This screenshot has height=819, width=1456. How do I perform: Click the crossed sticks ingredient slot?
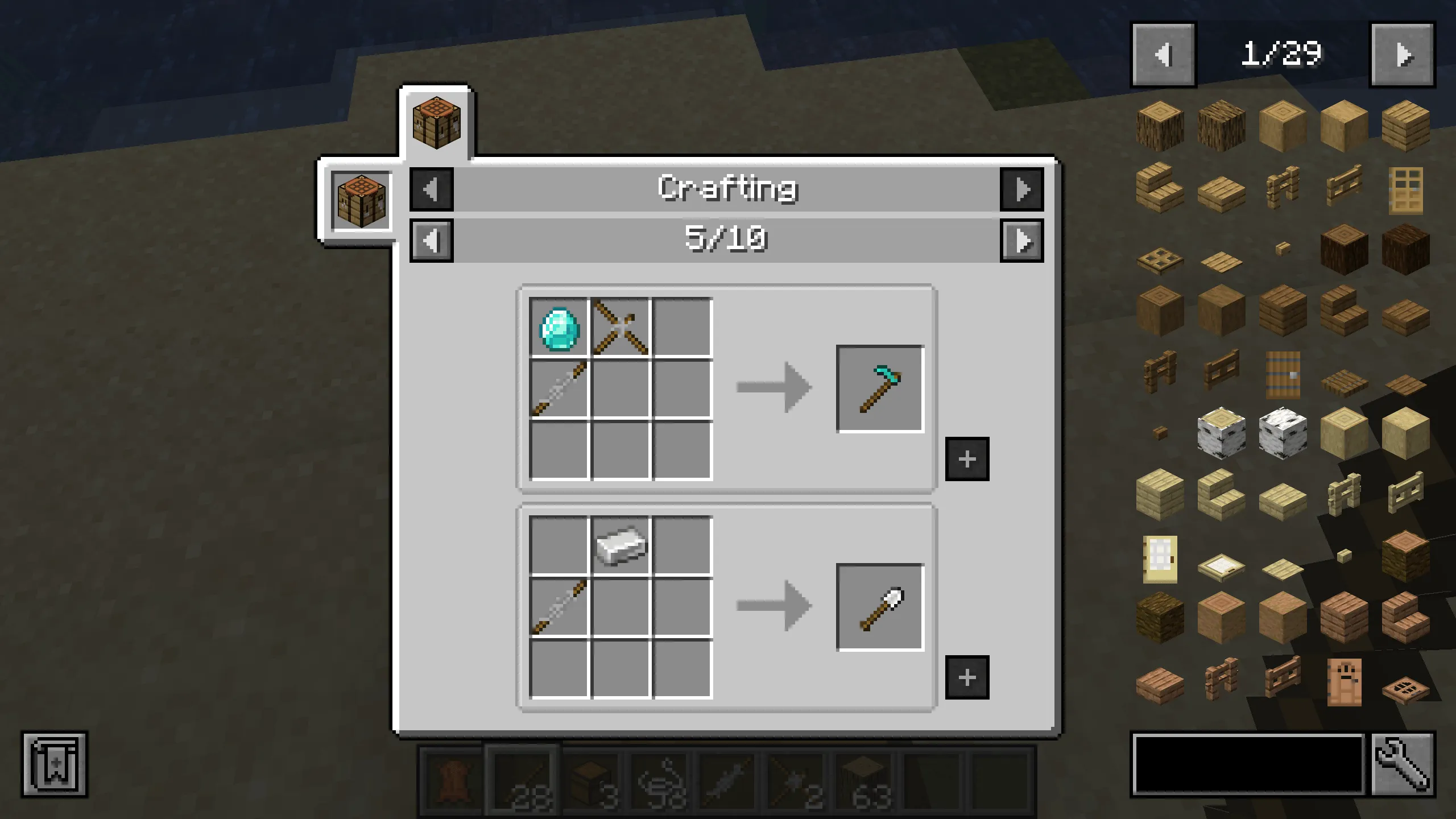pos(620,326)
